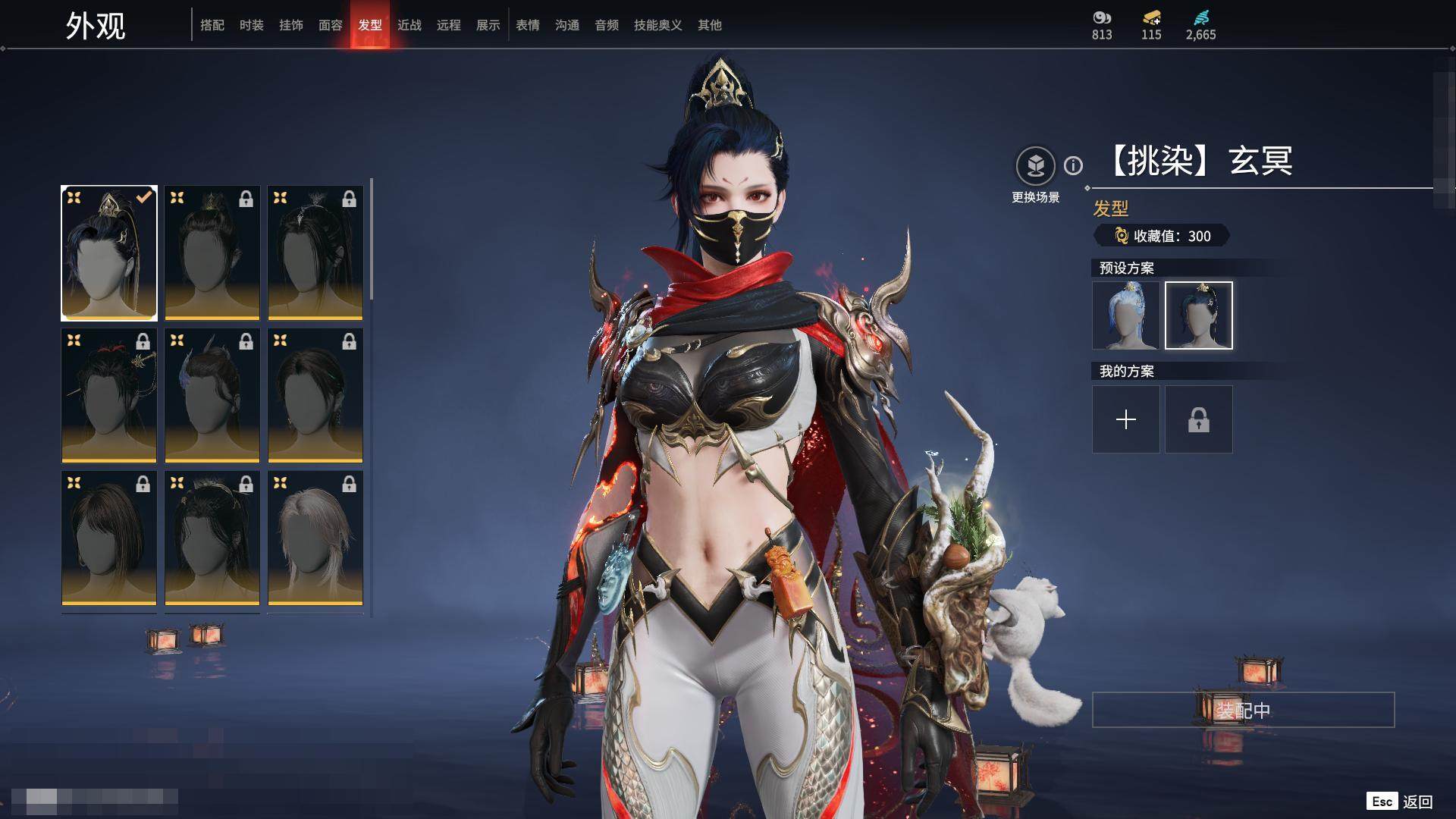This screenshot has width=1456, height=819.
Task: Open the 时装 tab
Action: click(x=252, y=25)
